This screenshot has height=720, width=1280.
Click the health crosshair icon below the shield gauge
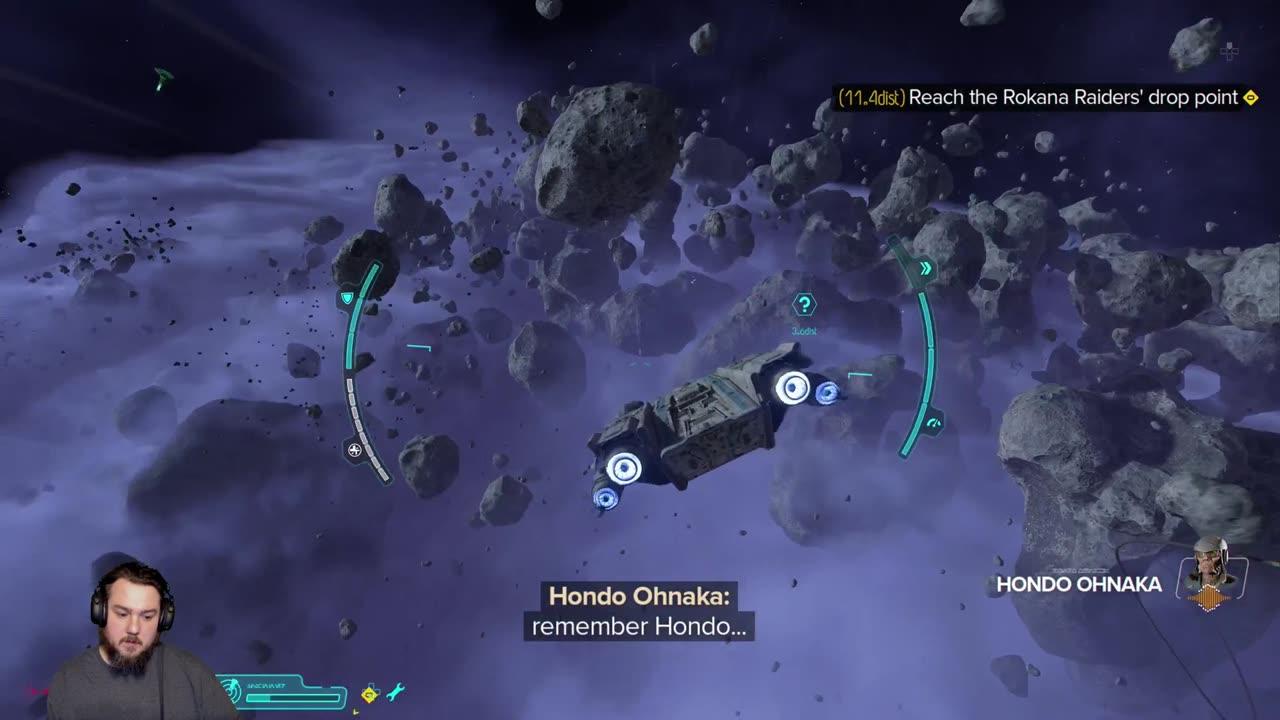tap(355, 449)
